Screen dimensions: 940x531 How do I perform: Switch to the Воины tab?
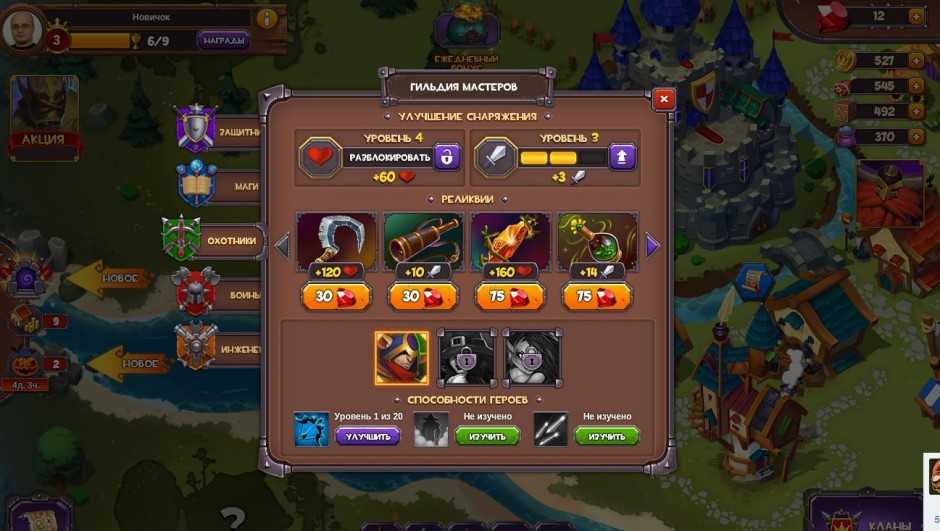(215, 294)
